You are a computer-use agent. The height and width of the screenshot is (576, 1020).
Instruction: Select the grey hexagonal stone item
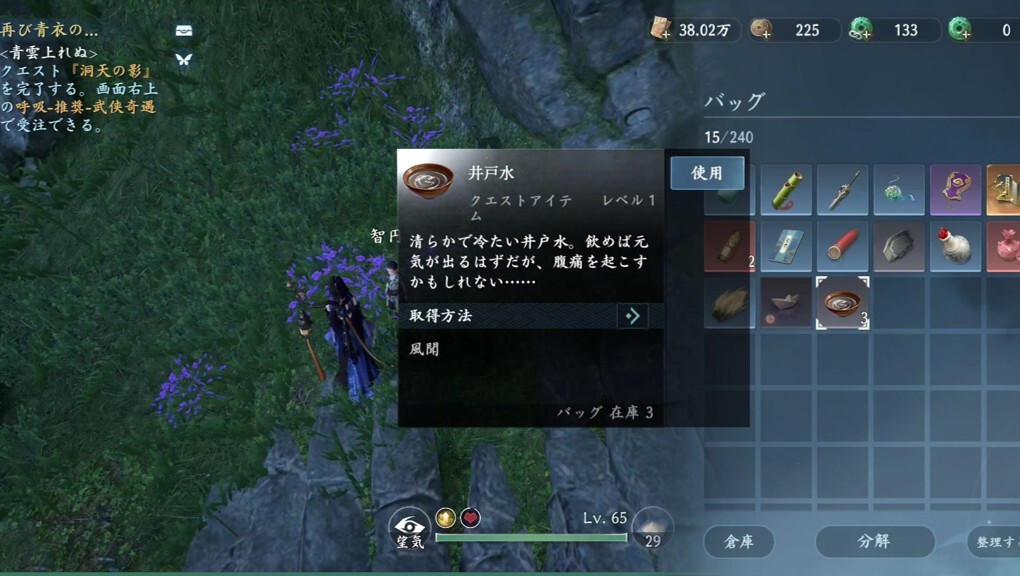(x=899, y=246)
